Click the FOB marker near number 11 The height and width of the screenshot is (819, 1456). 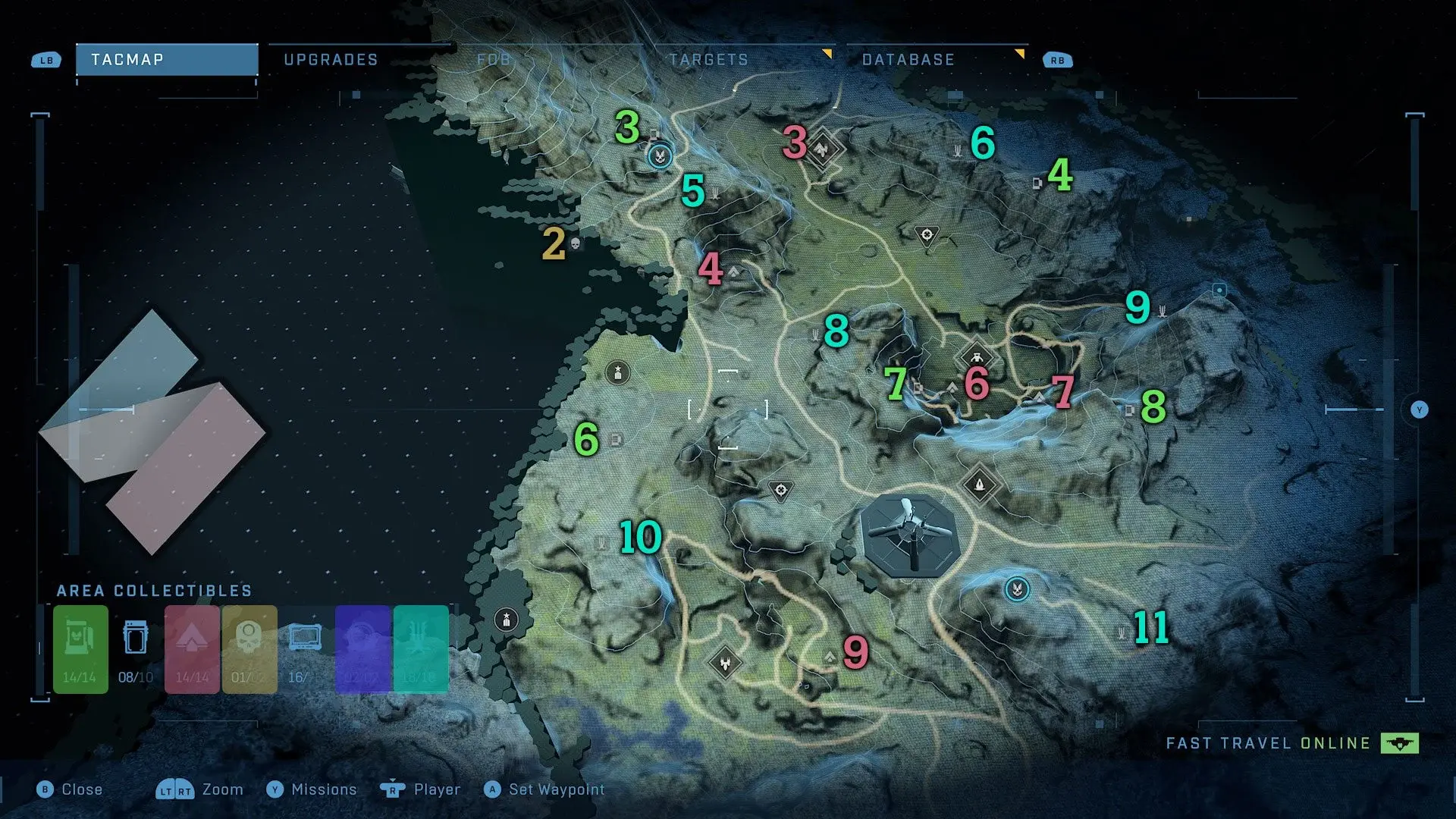coord(1017,588)
